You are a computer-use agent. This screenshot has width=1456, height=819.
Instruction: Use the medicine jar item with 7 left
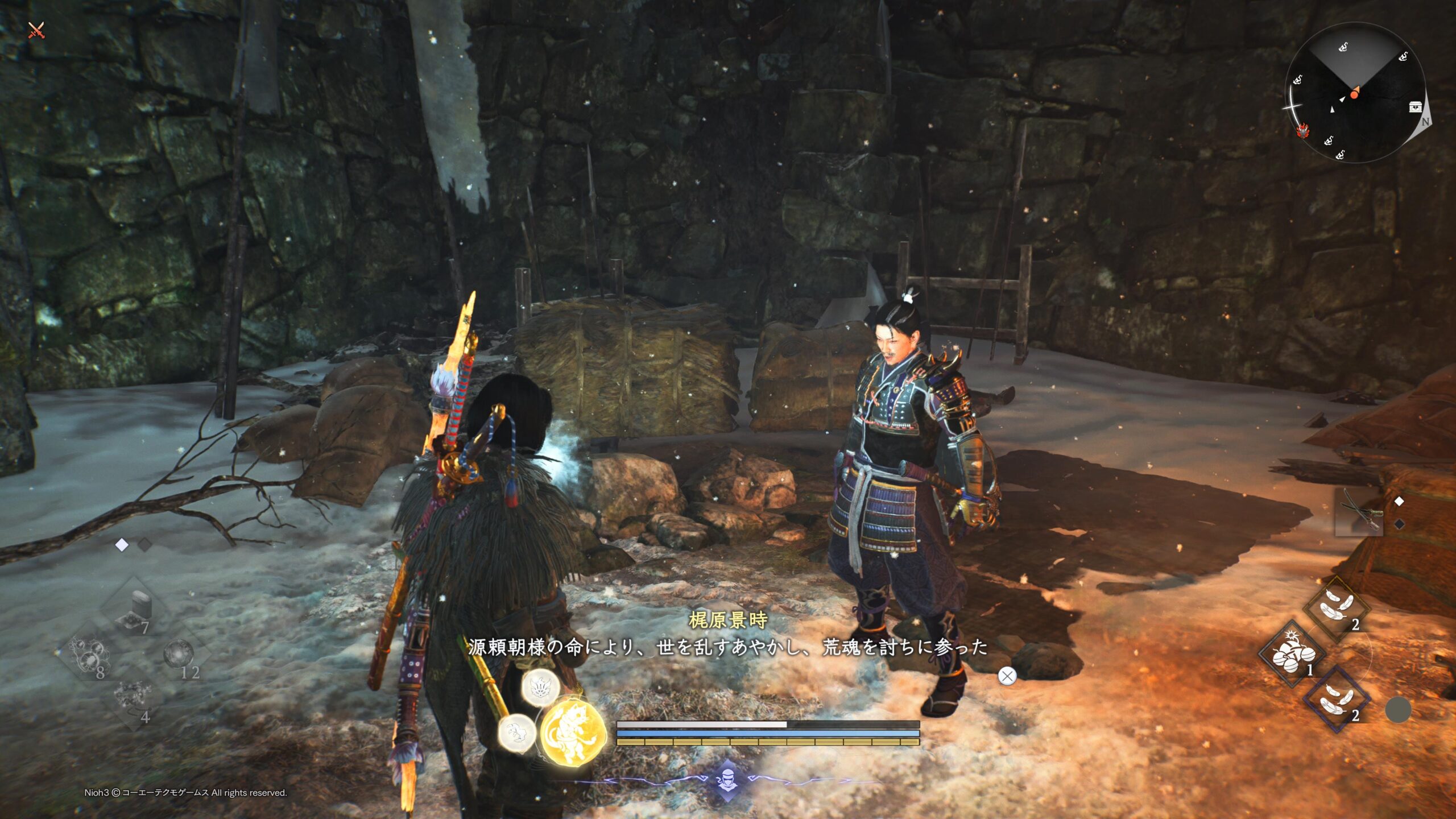[134, 610]
